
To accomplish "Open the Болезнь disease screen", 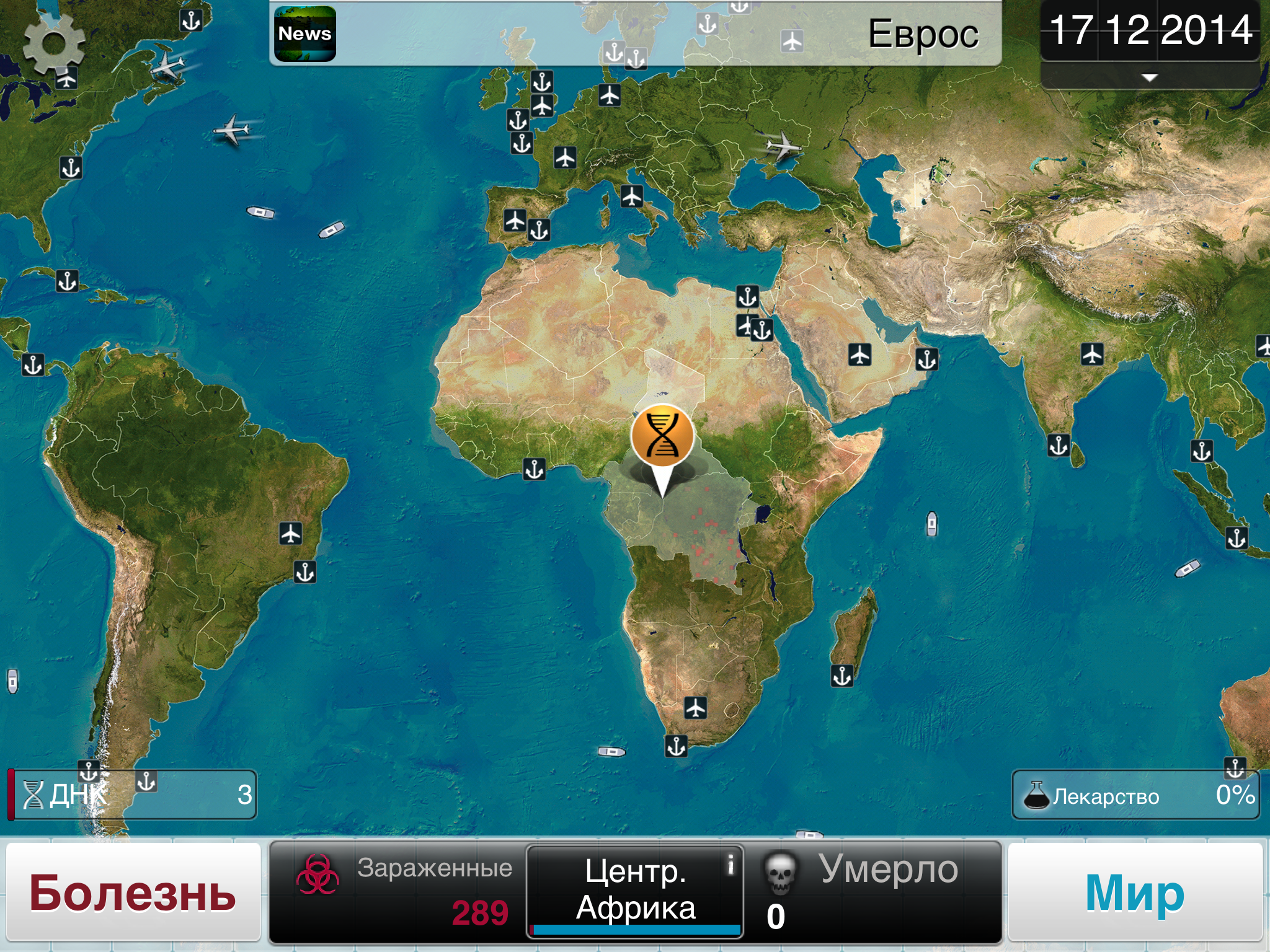I will click(x=133, y=892).
